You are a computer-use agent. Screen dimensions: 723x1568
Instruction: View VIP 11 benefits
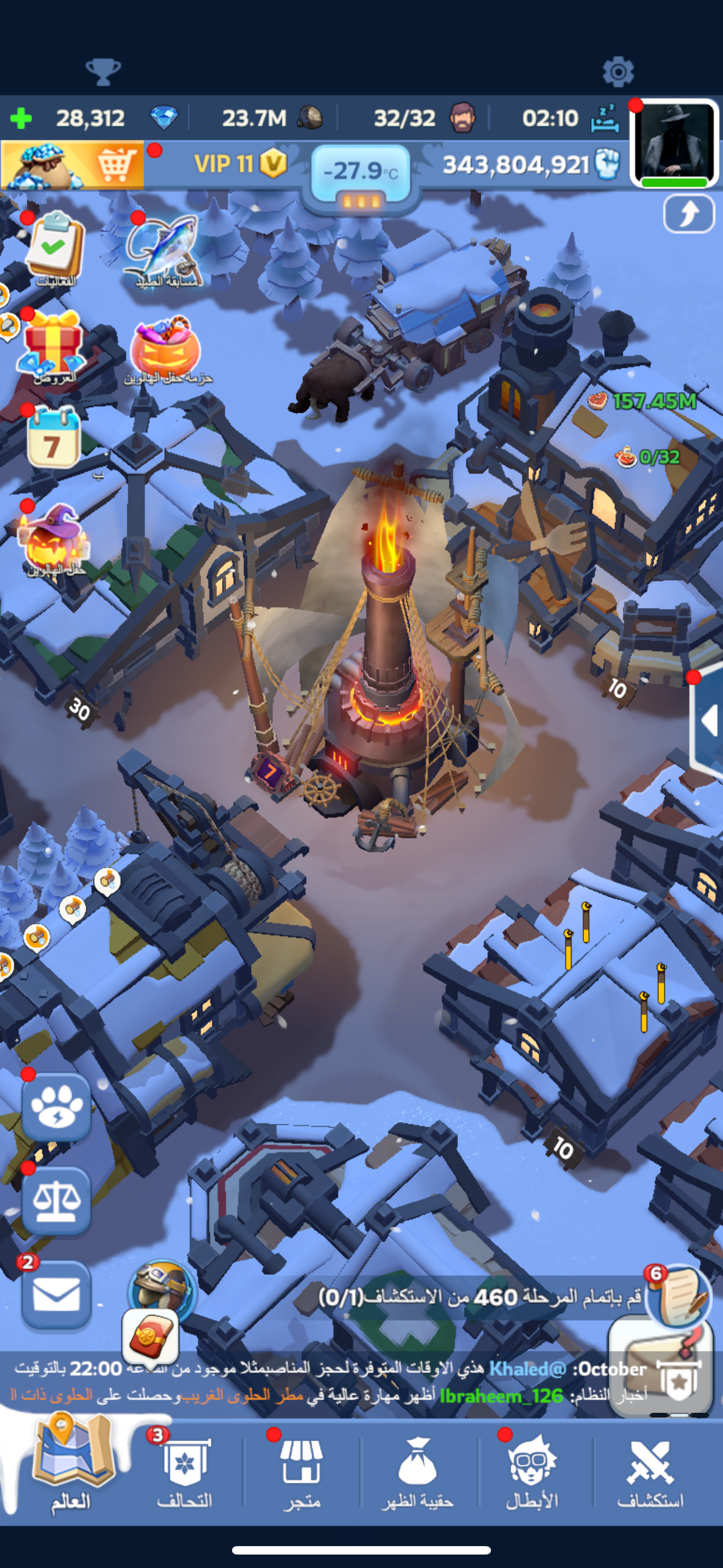coord(240,164)
